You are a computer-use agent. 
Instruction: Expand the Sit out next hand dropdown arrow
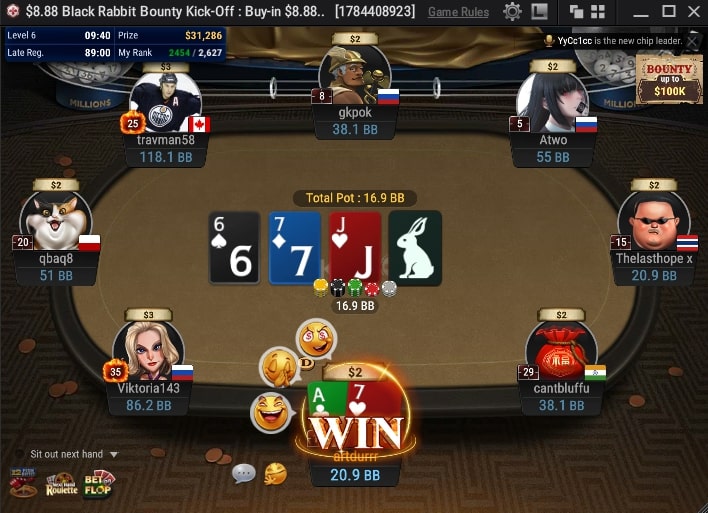[x=114, y=454]
